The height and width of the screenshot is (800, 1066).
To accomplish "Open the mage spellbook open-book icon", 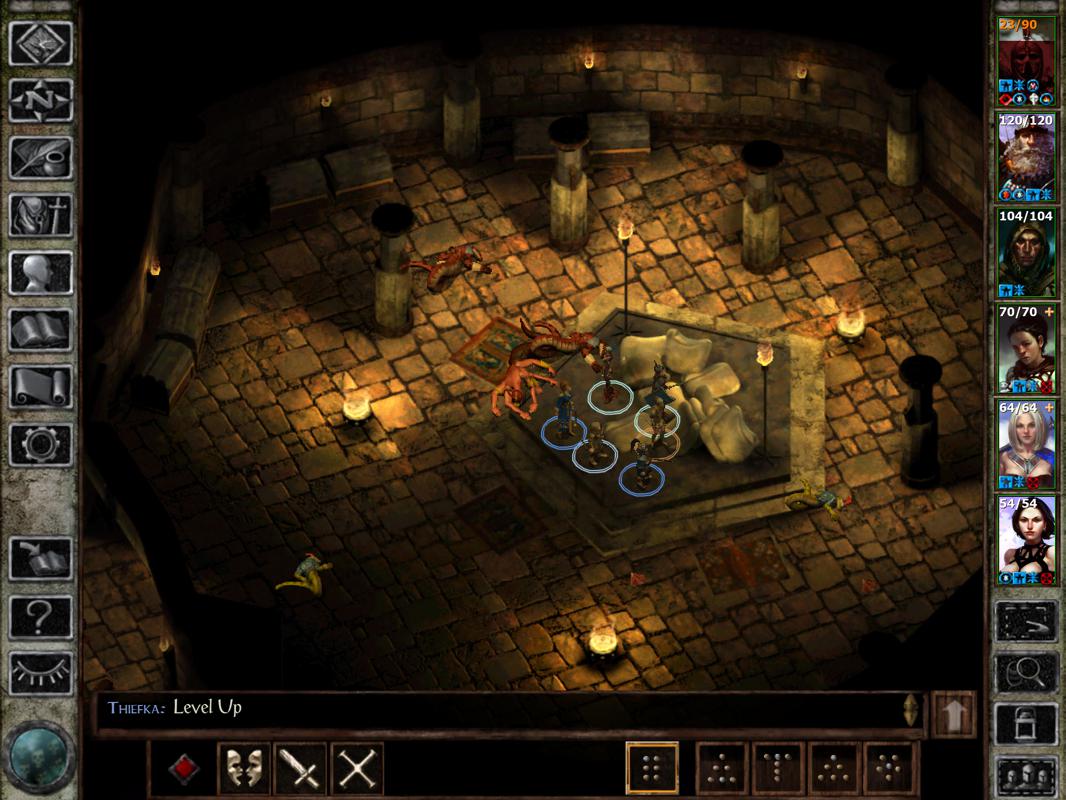I will click(41, 329).
